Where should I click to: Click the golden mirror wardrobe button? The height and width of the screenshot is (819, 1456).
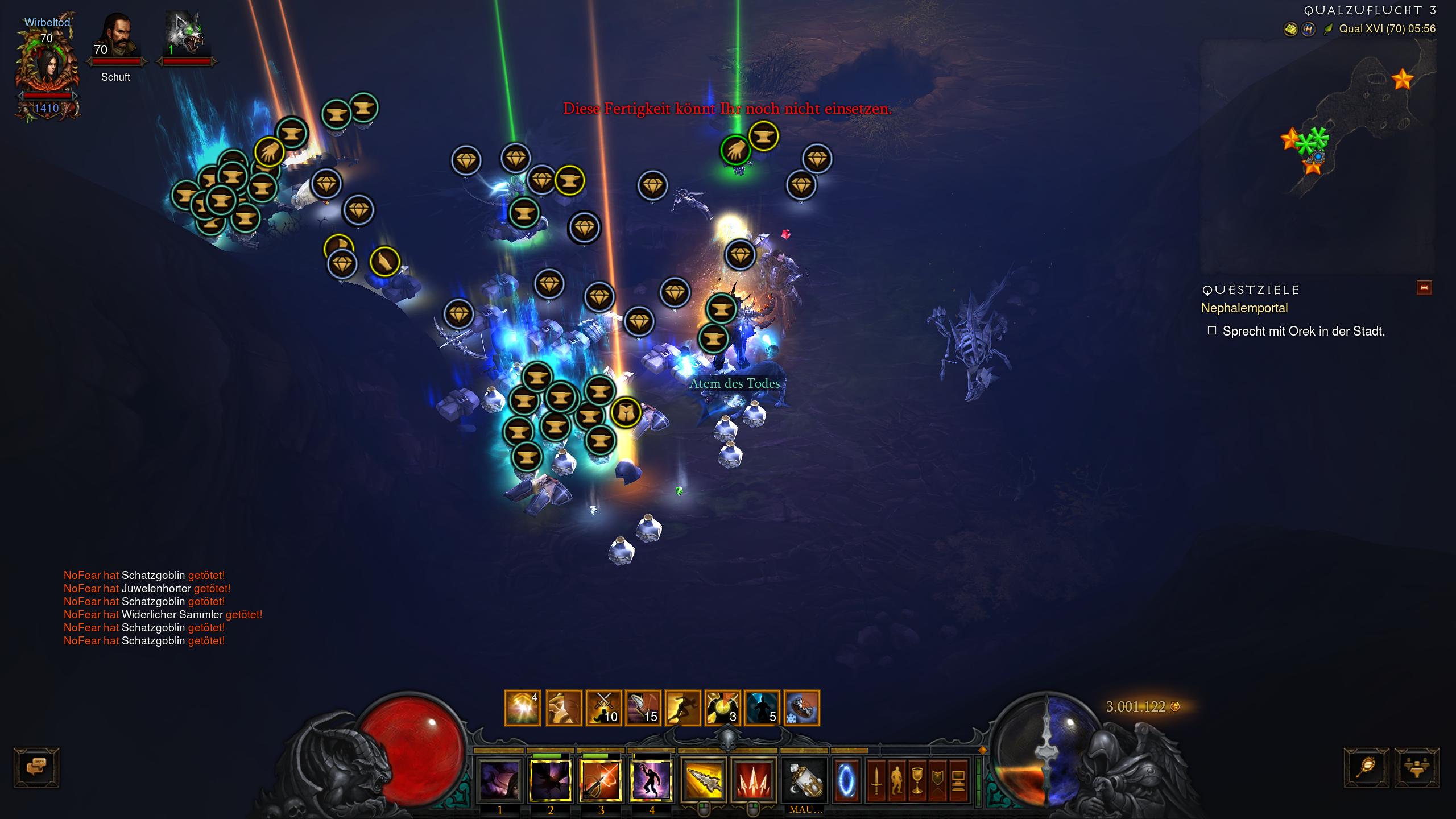click(x=1366, y=768)
